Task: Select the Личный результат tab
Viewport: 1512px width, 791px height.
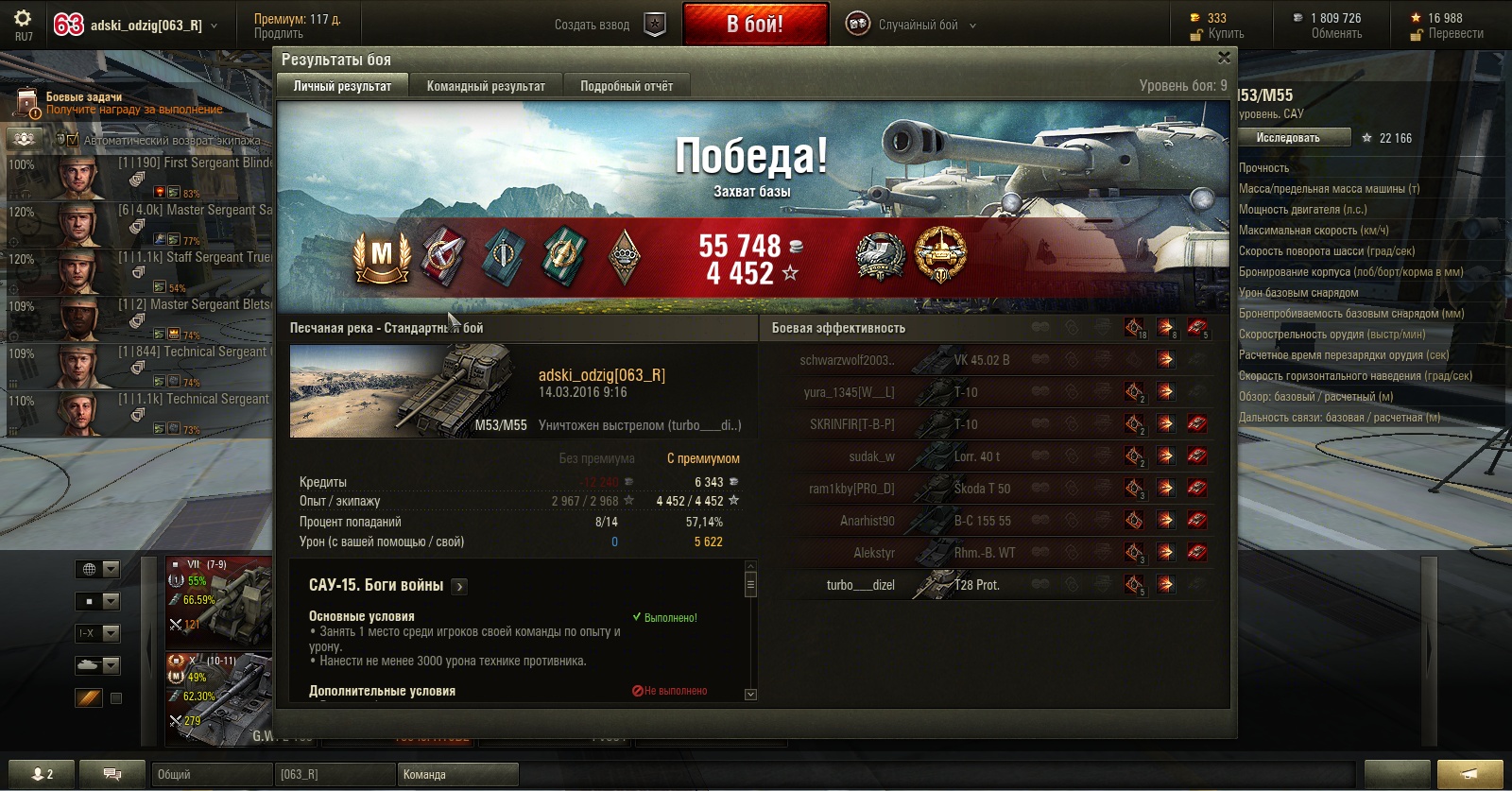Action: (x=342, y=86)
